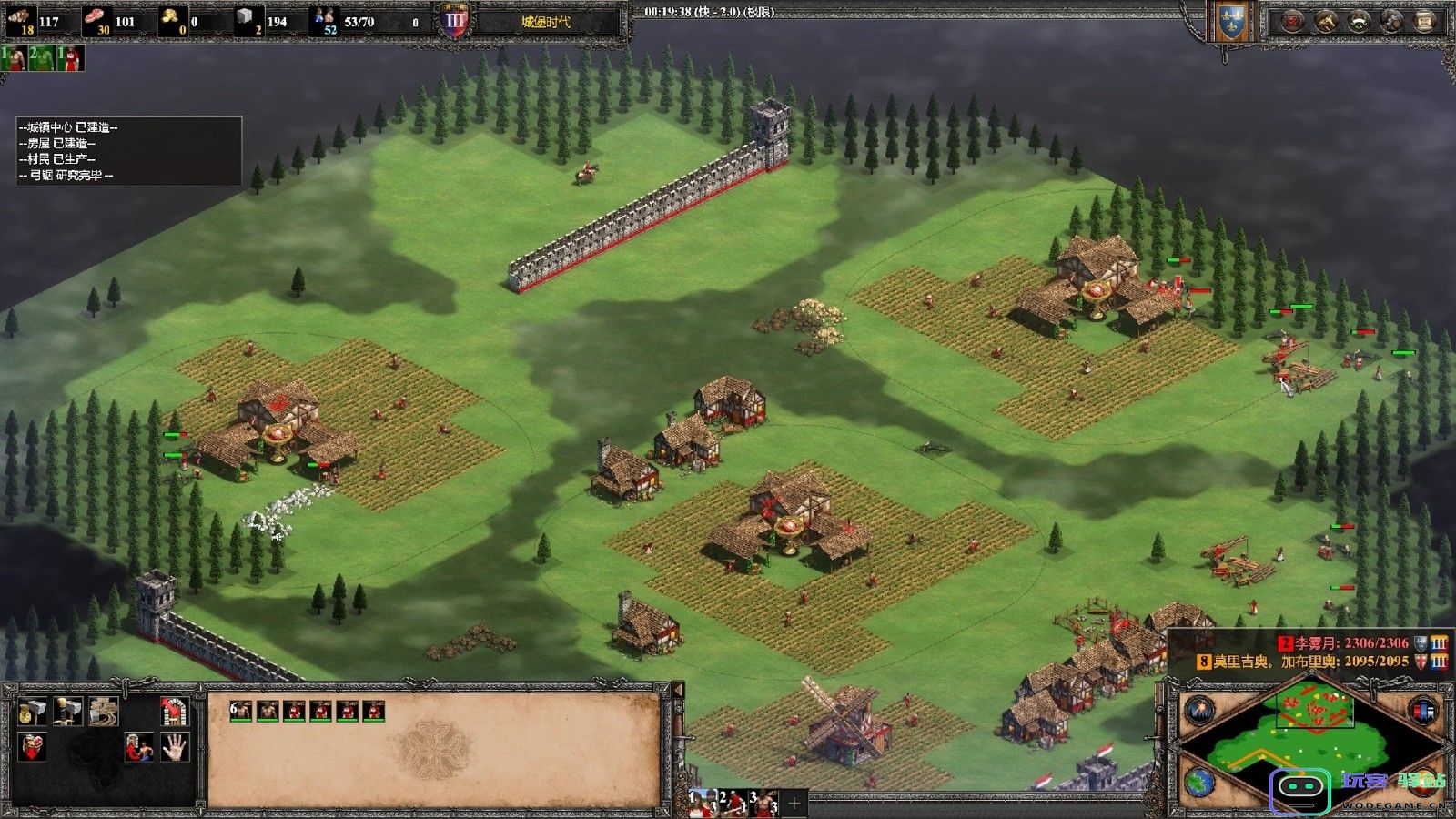Open the diplomacy laurel wreath button
This screenshot has height=819, width=1456.
[x=1358, y=22]
